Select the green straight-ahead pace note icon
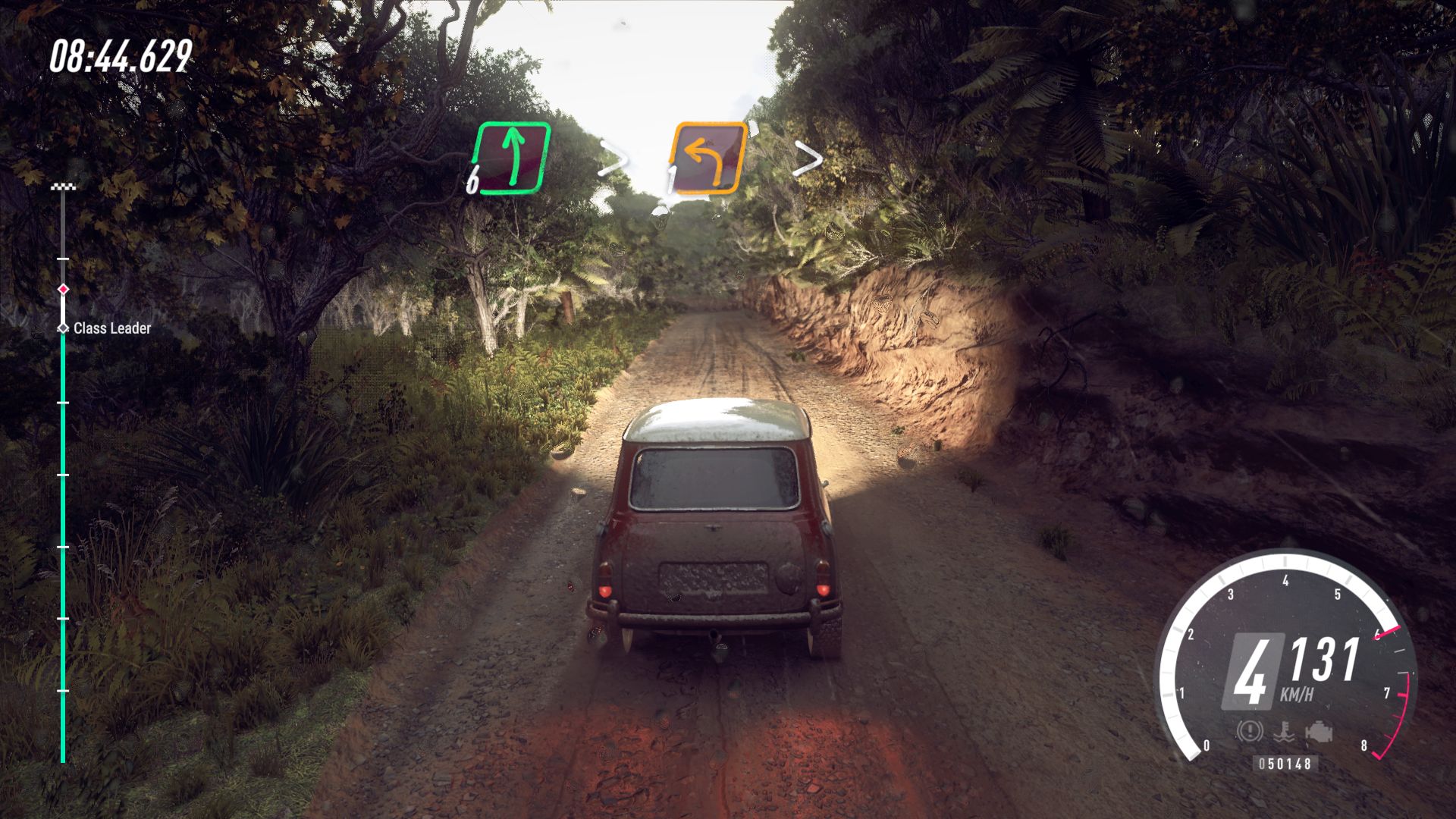This screenshot has width=1456, height=819. coord(512,157)
